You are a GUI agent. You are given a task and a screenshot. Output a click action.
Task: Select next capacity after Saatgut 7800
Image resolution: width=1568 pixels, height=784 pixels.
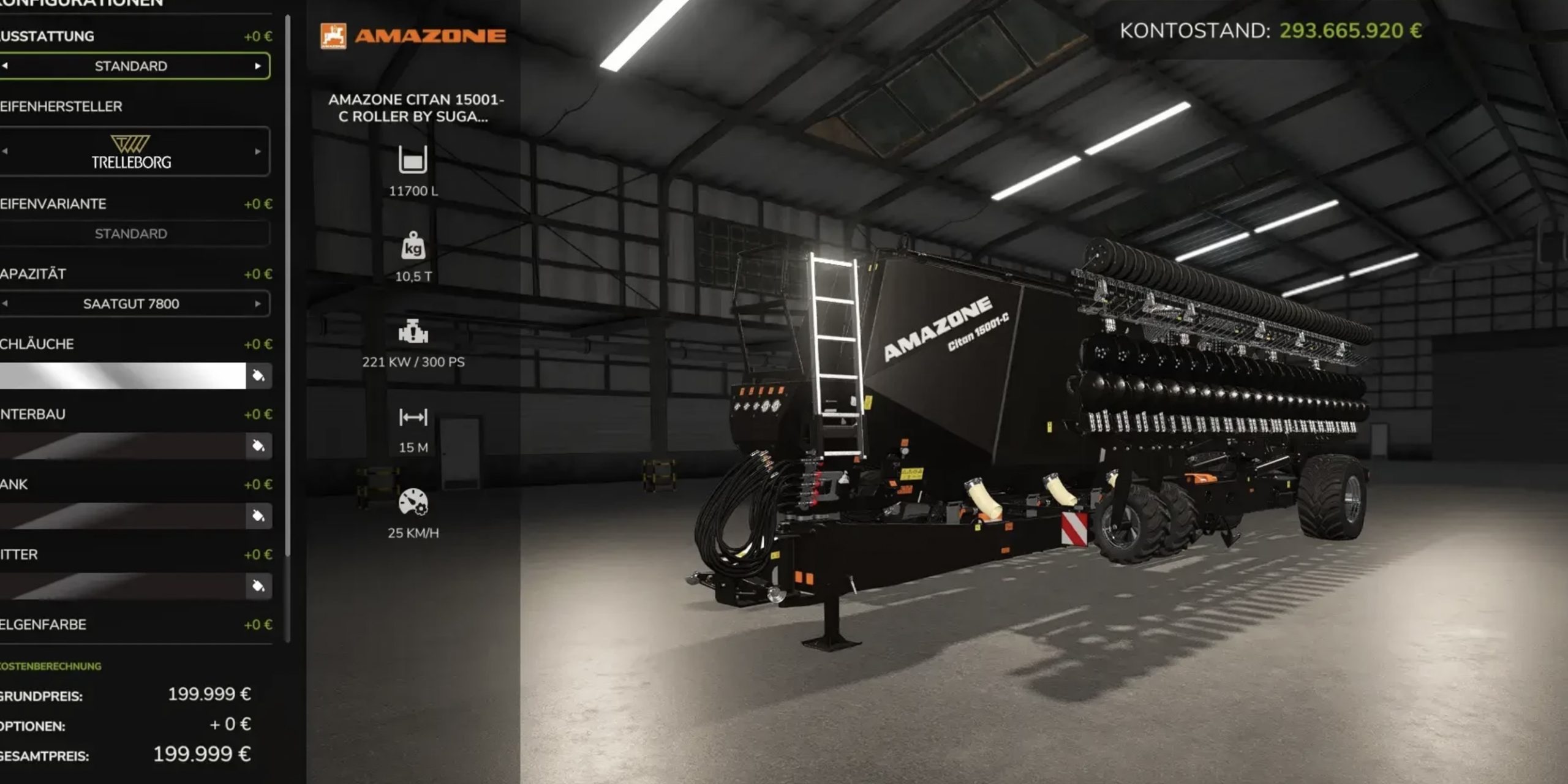click(x=258, y=304)
